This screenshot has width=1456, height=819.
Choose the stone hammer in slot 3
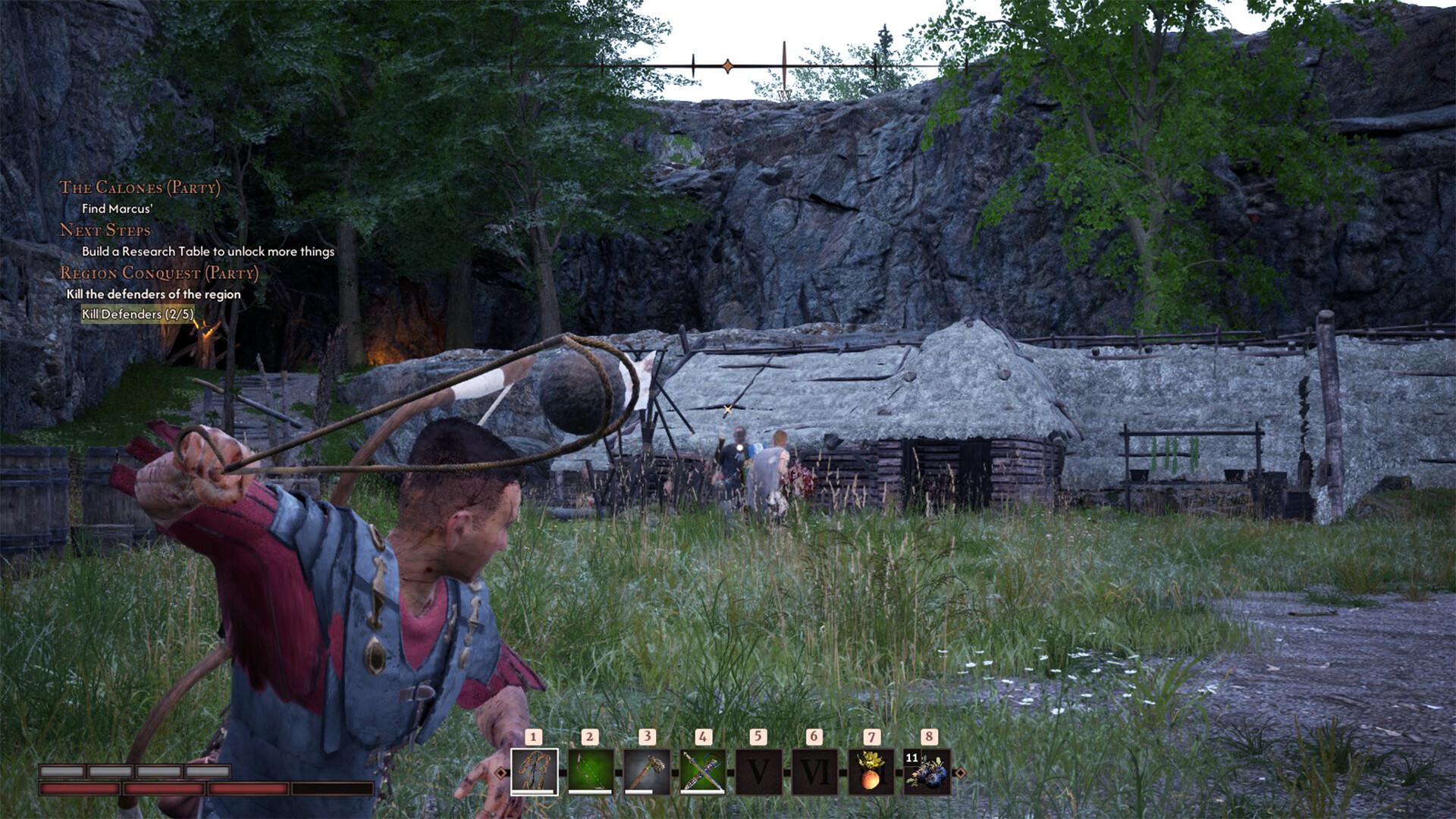(647, 772)
